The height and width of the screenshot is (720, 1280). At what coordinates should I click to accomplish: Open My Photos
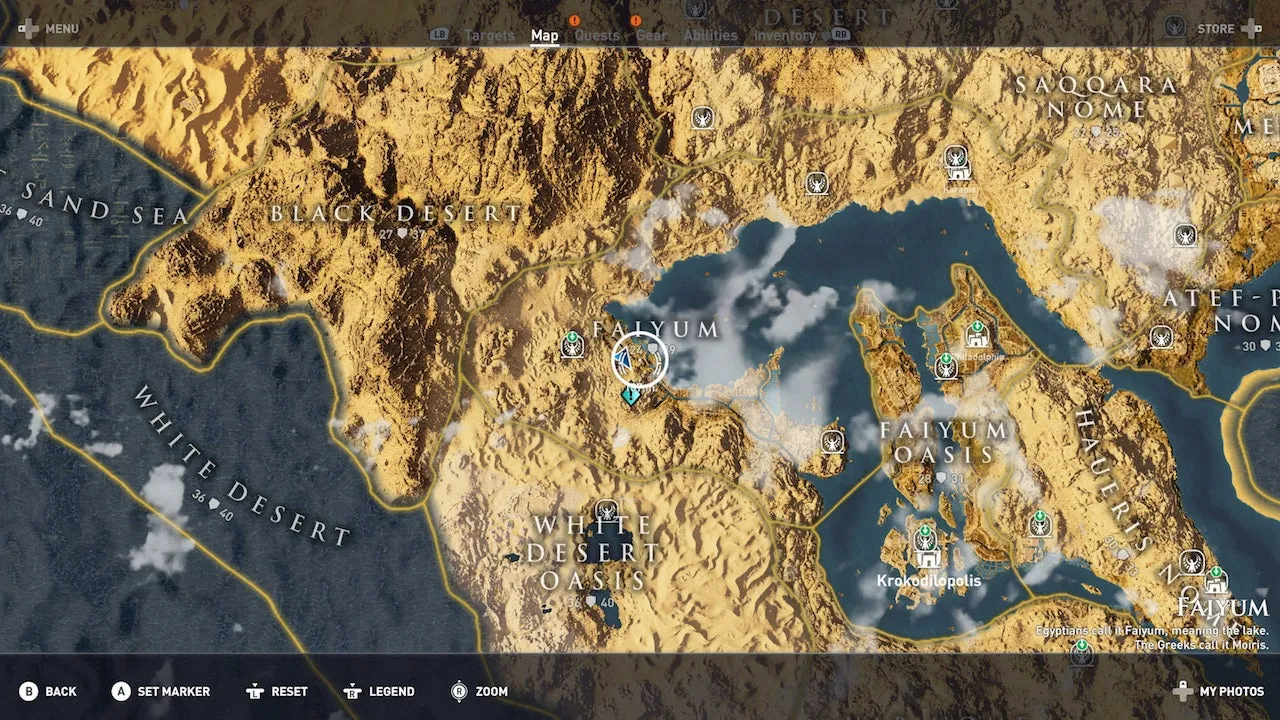pyautogui.click(x=1218, y=691)
